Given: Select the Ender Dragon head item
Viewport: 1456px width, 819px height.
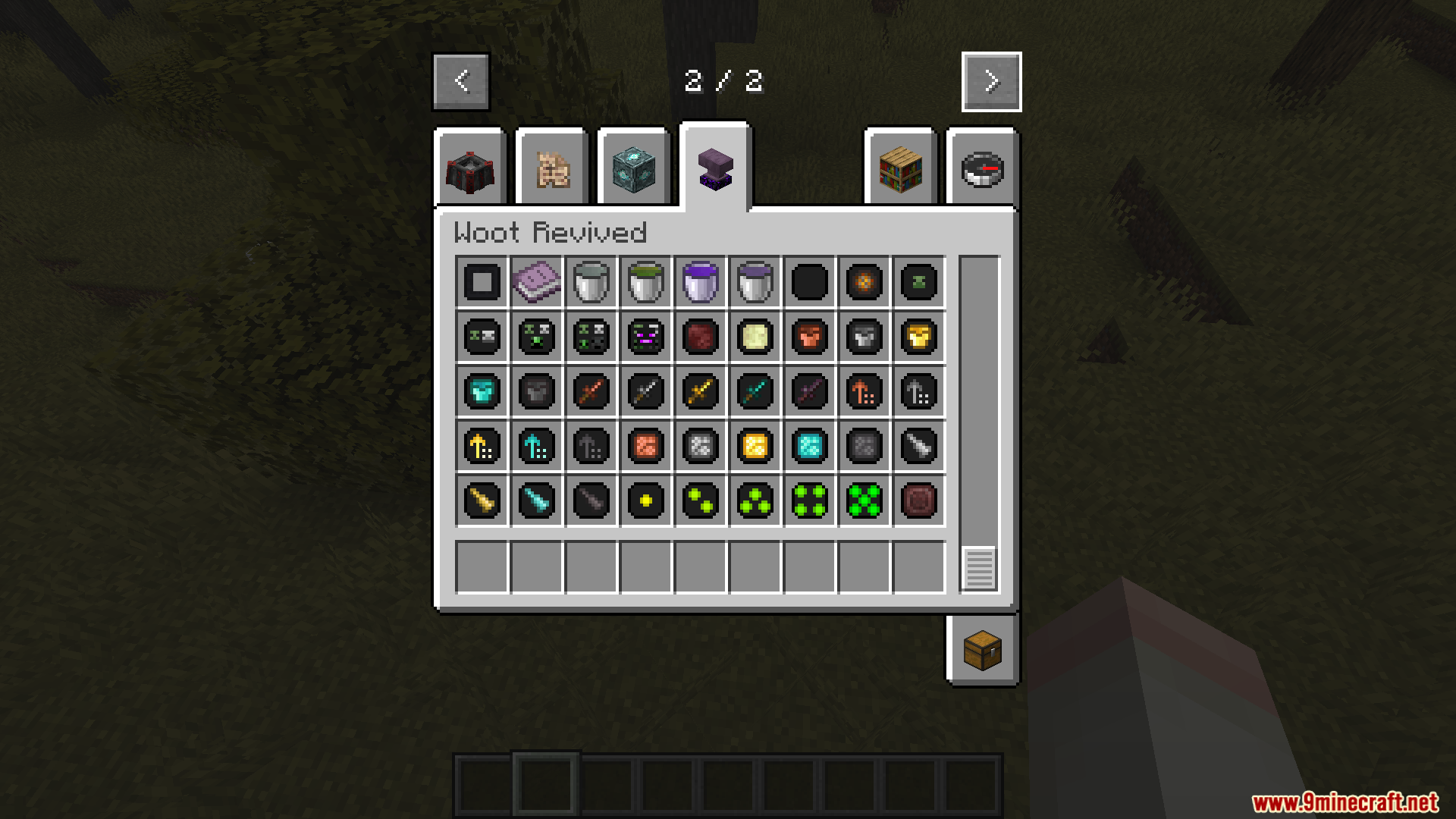Looking at the screenshot, I should click(x=645, y=337).
